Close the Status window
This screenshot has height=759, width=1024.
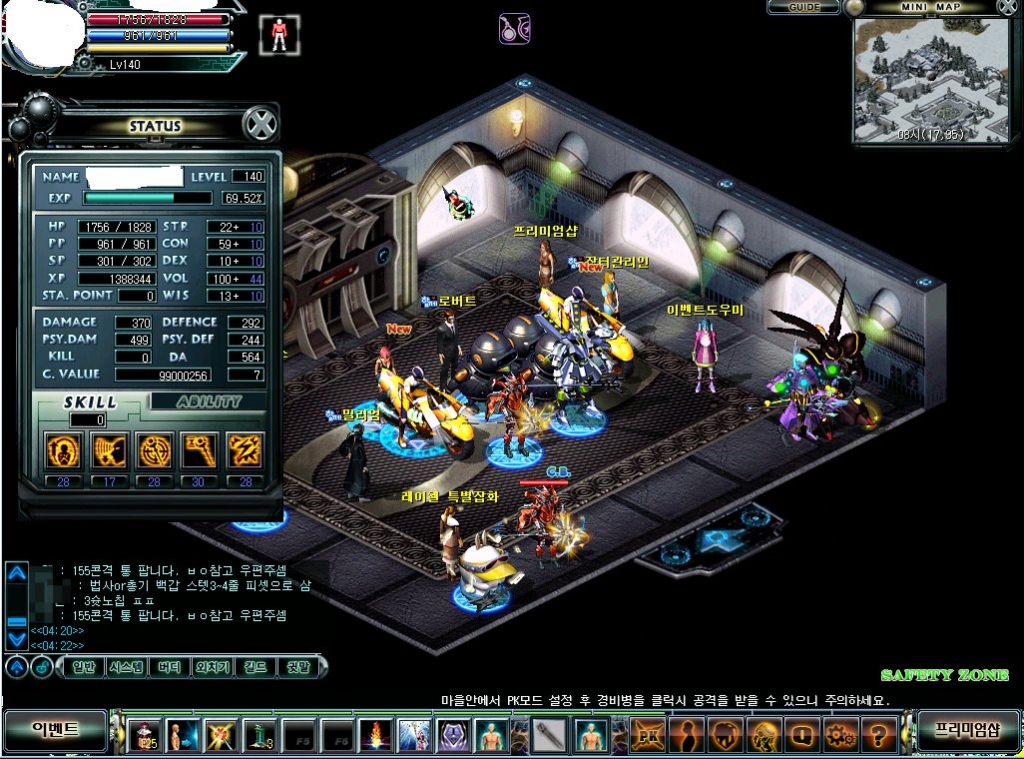coord(260,126)
